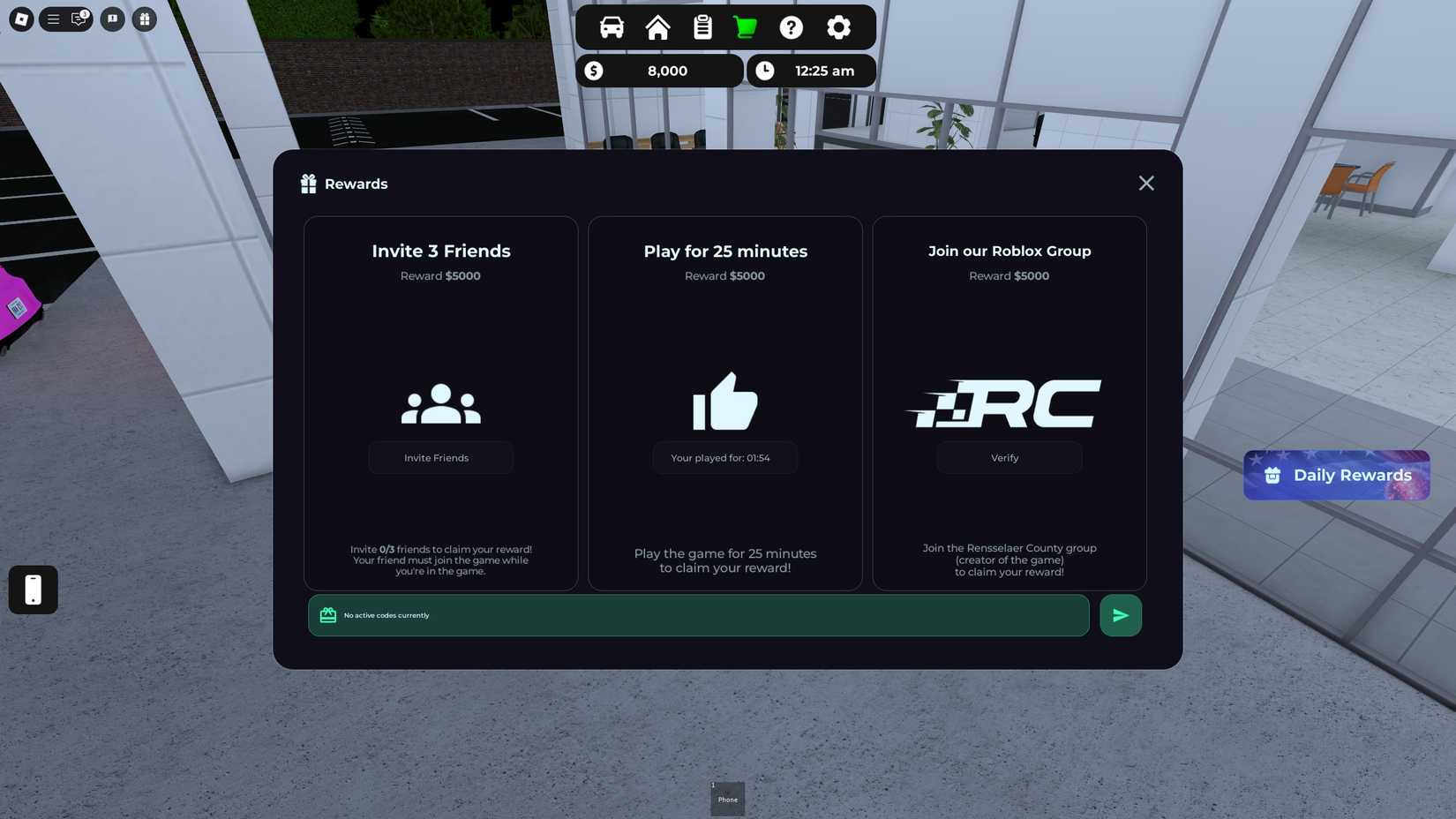Open the notifications icon with badge

click(x=78, y=19)
